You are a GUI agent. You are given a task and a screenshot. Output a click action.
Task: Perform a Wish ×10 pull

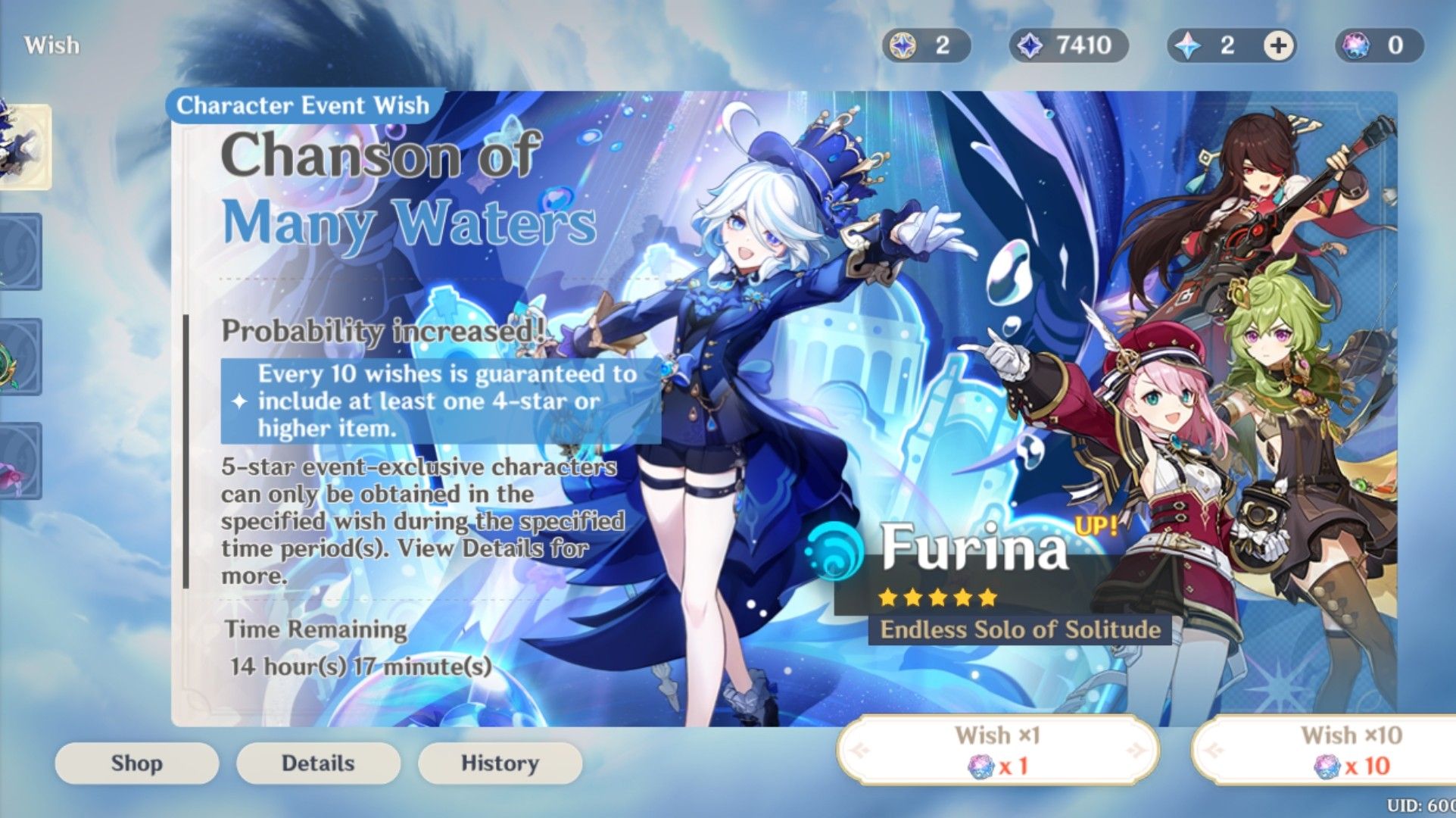1355,750
